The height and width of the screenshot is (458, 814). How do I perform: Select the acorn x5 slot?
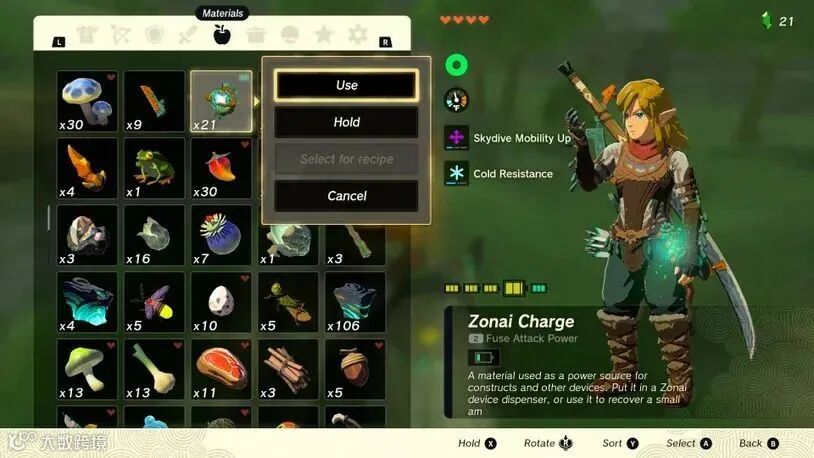point(355,369)
